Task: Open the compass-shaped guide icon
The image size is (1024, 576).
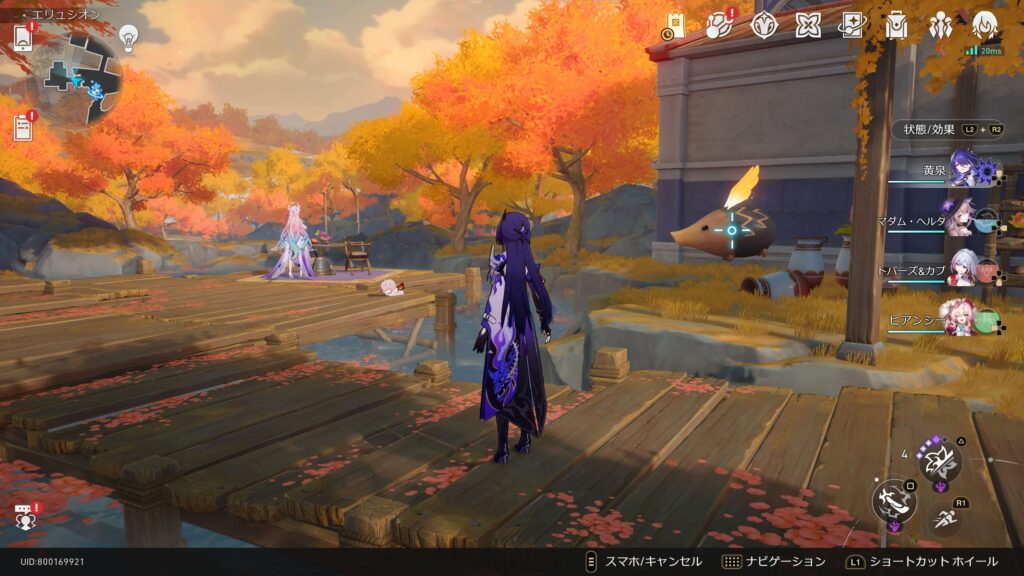Action: 764,24
